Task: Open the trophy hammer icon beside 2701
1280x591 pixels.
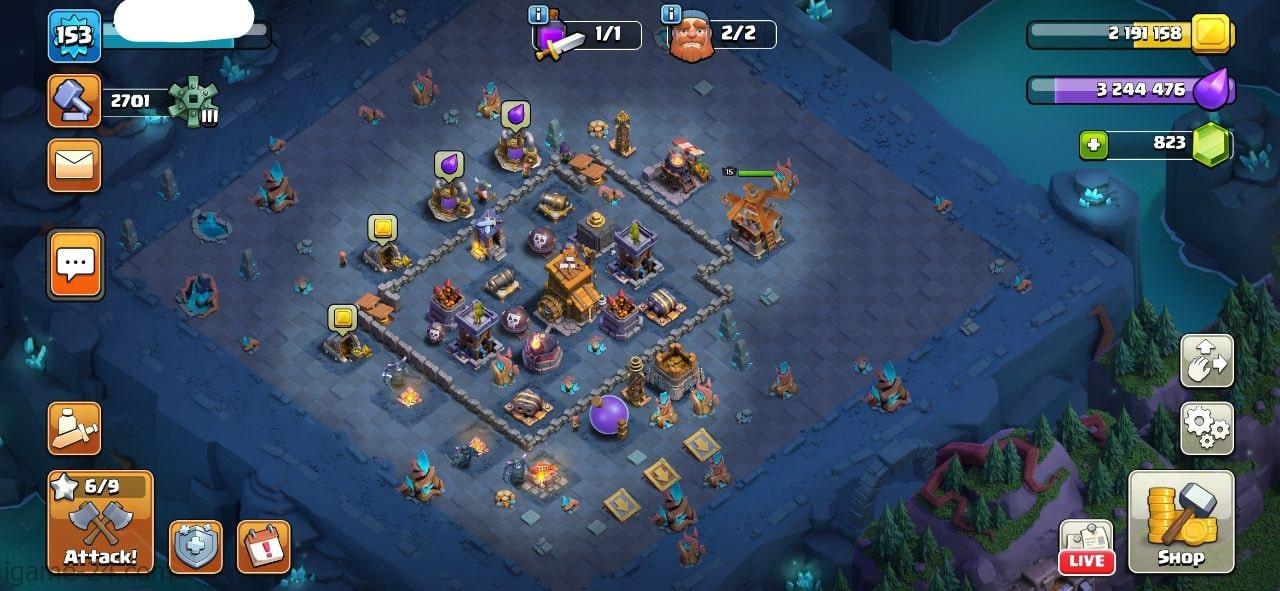Action: pyautogui.click(x=74, y=101)
